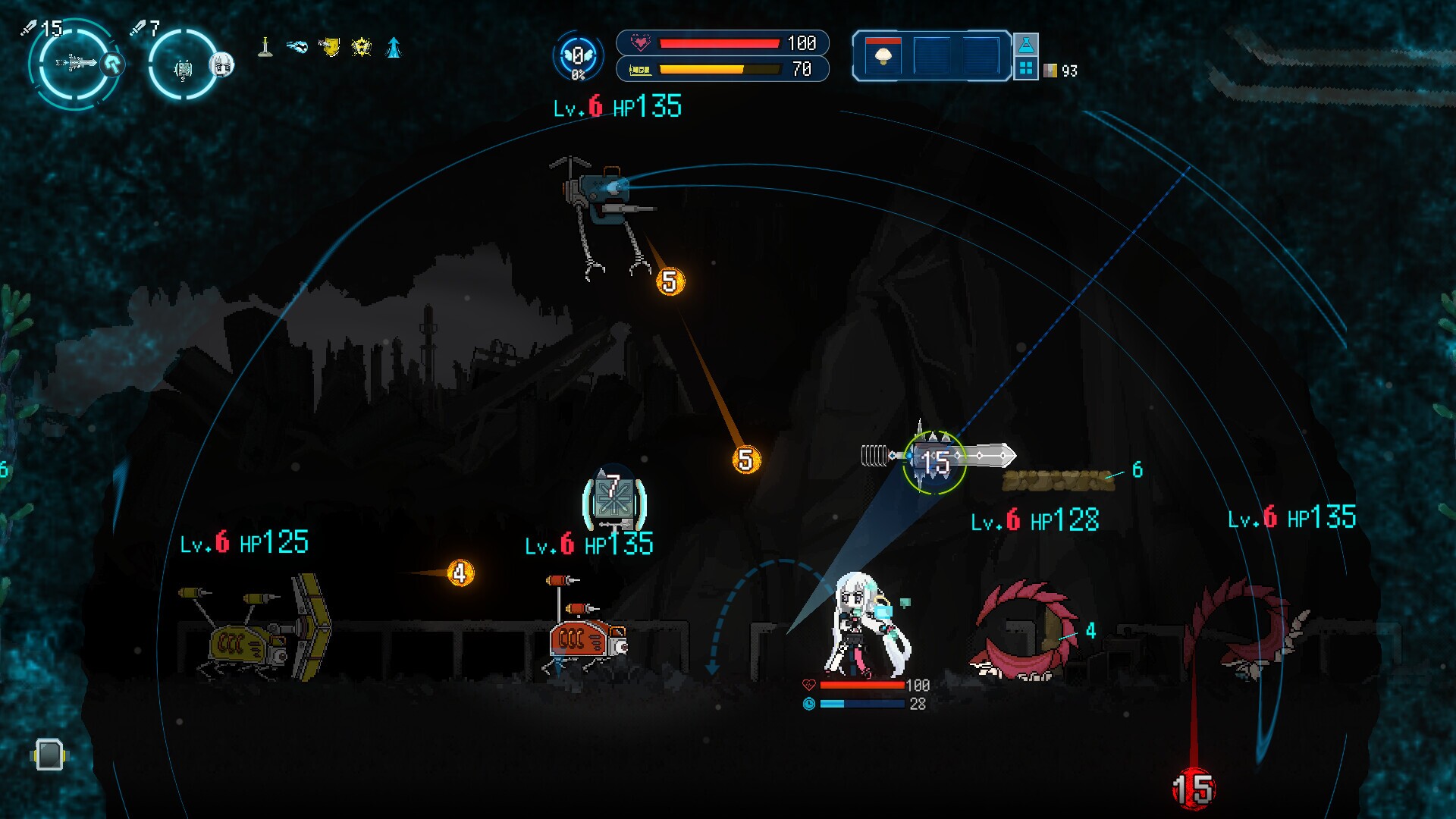Click the golden shield buff icon
Viewport: 1456px width, 819px height.
[330, 47]
